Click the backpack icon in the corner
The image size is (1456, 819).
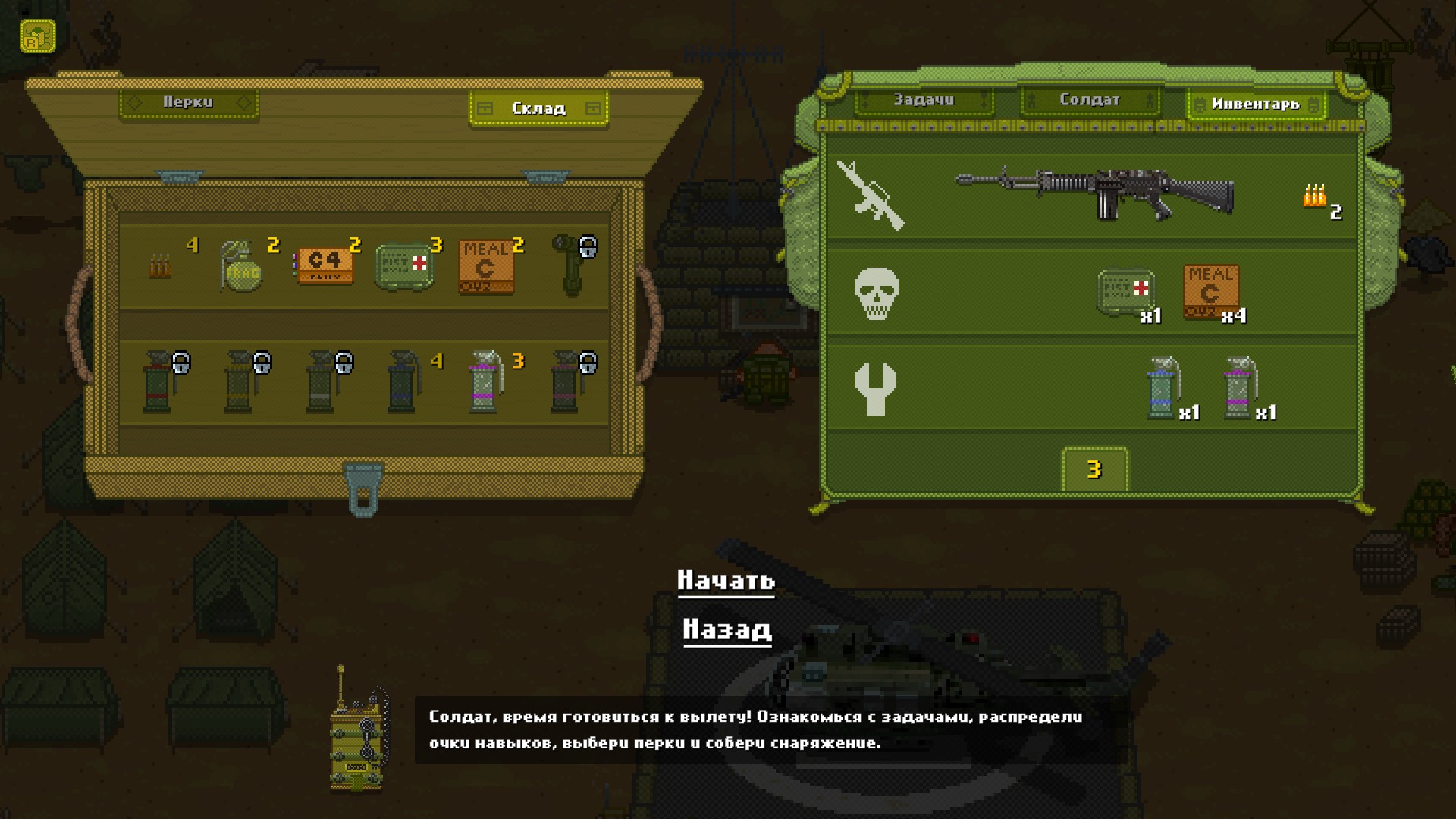coord(38,36)
